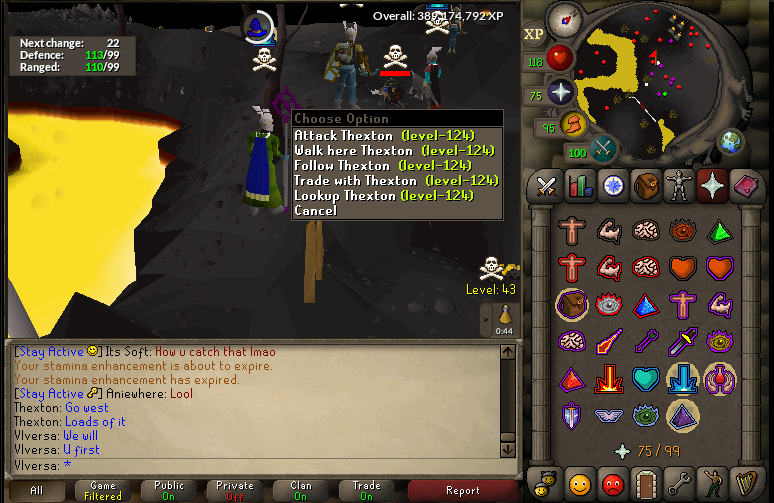Click the special attack crossed-swords orb
The image size is (774, 503).
pyautogui.click(x=603, y=149)
